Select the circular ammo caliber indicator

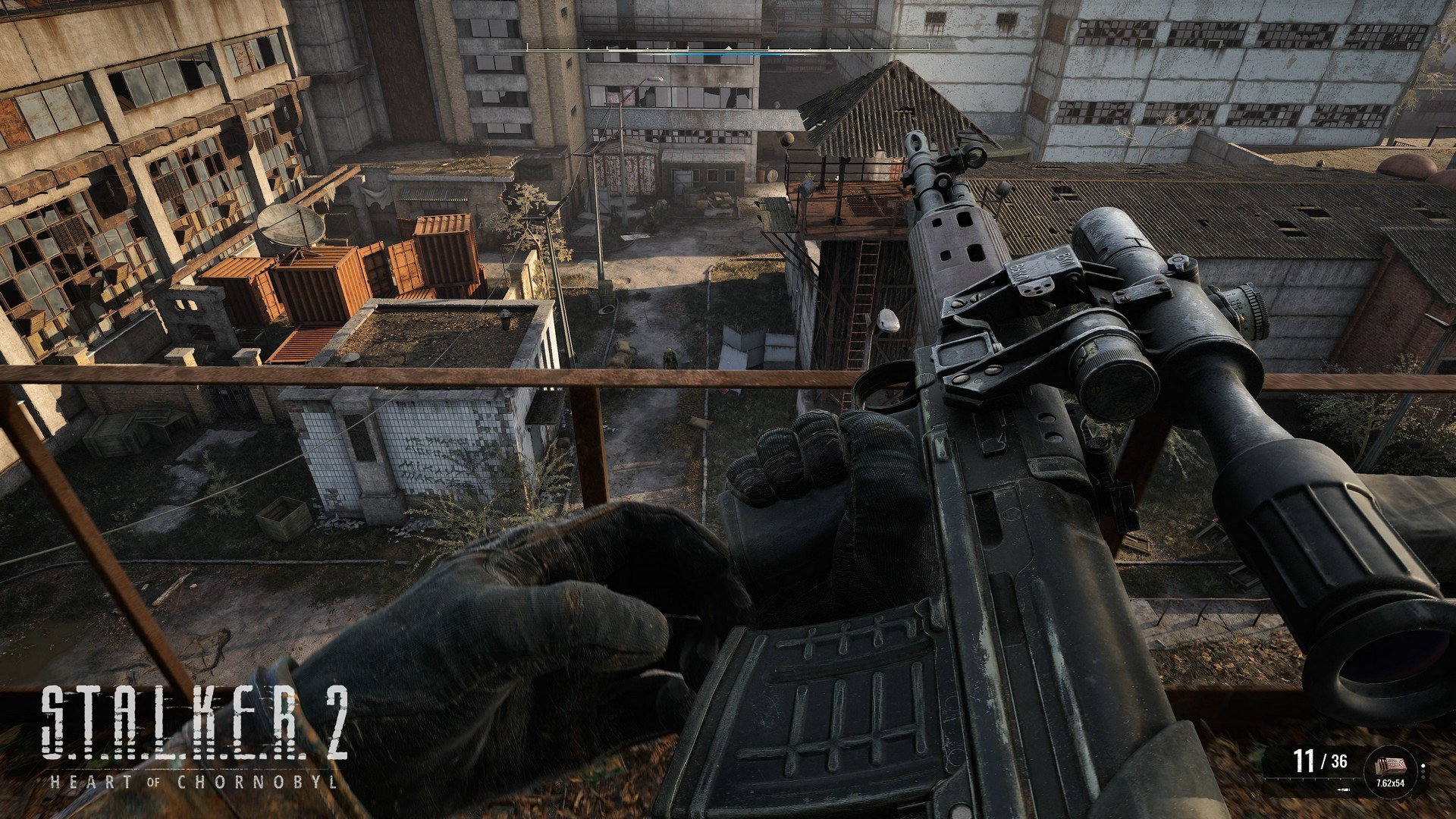click(1390, 770)
